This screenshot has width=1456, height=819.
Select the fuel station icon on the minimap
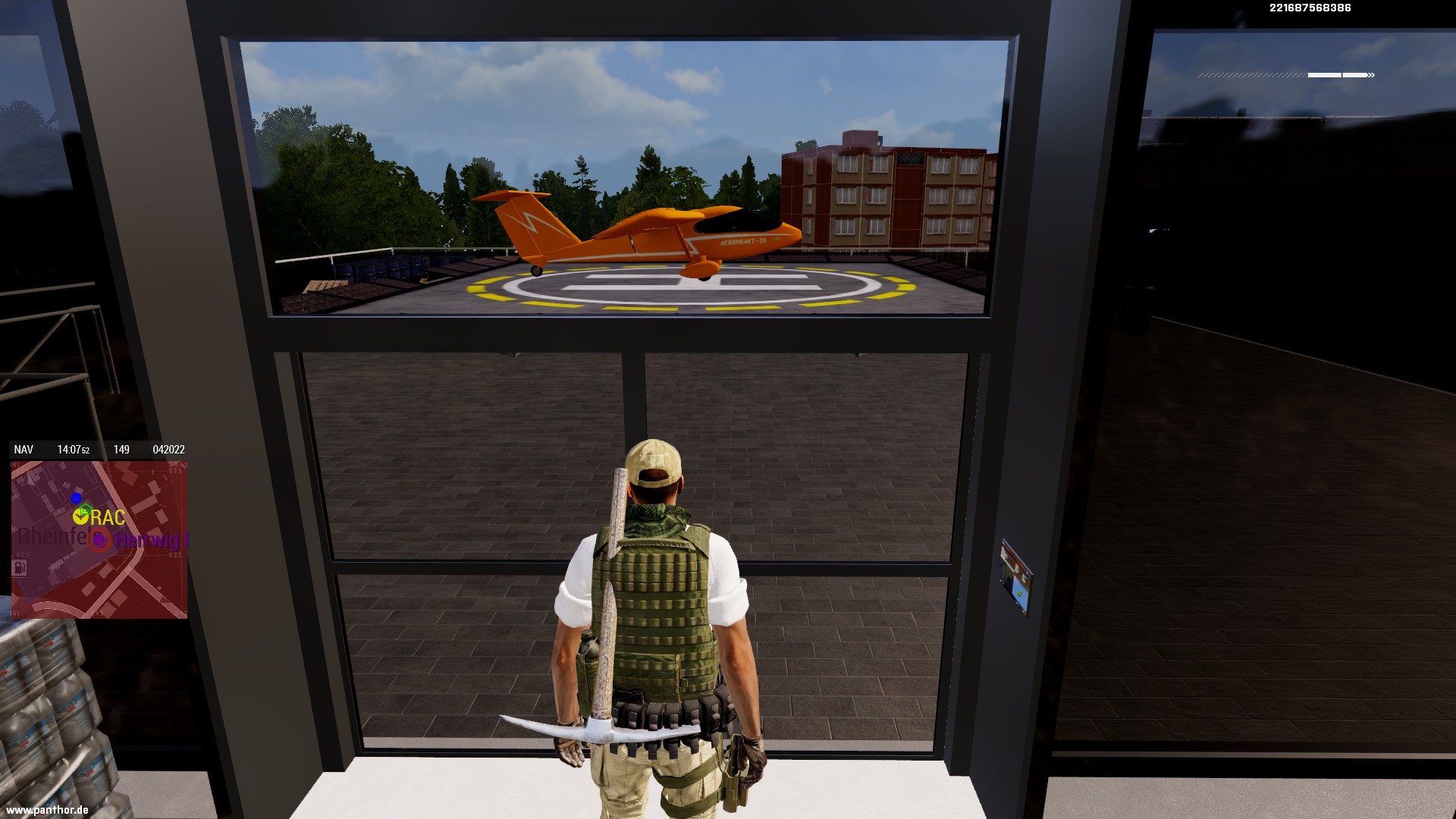click(x=20, y=567)
